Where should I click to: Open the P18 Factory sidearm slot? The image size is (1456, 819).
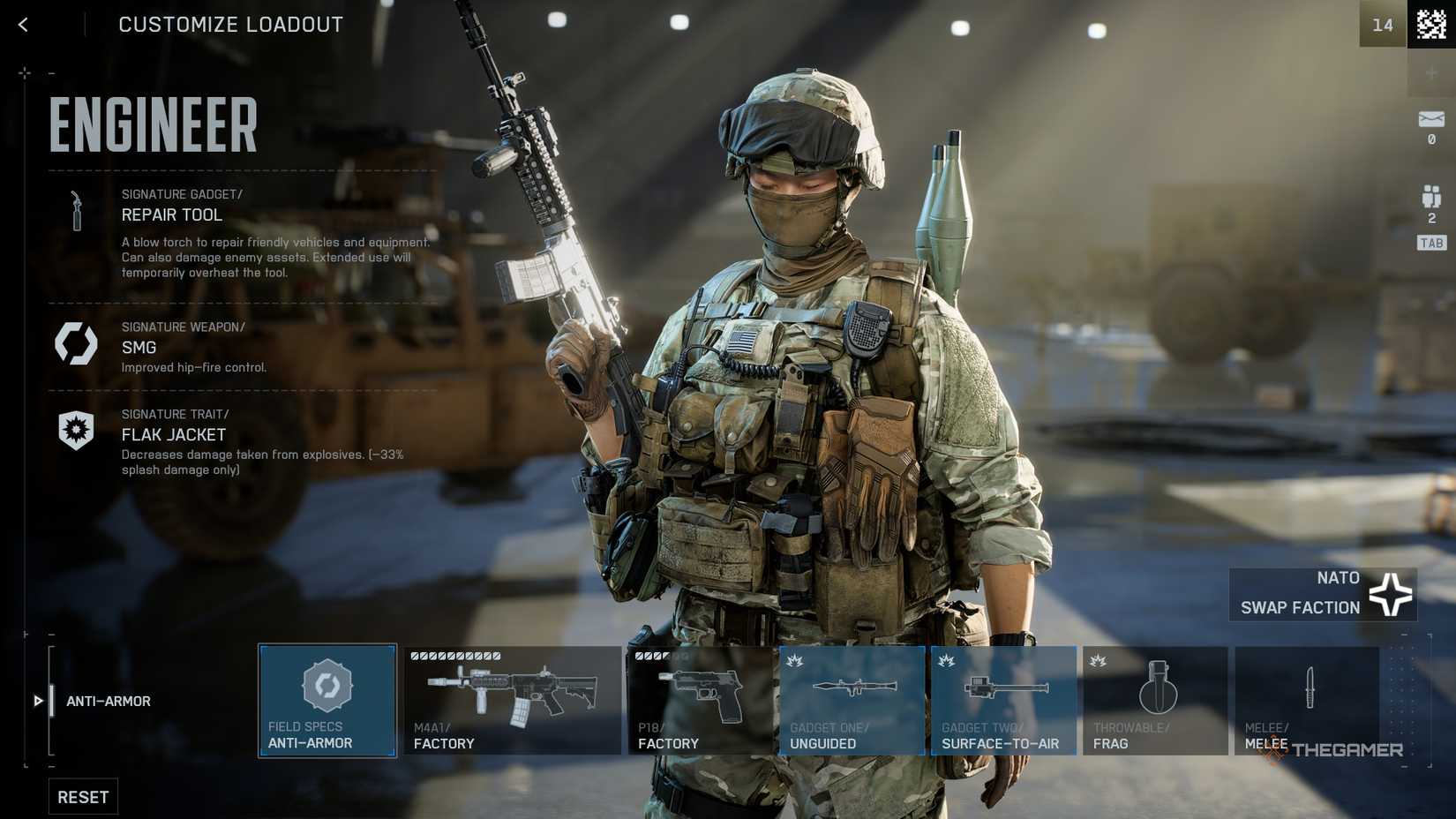(702, 700)
